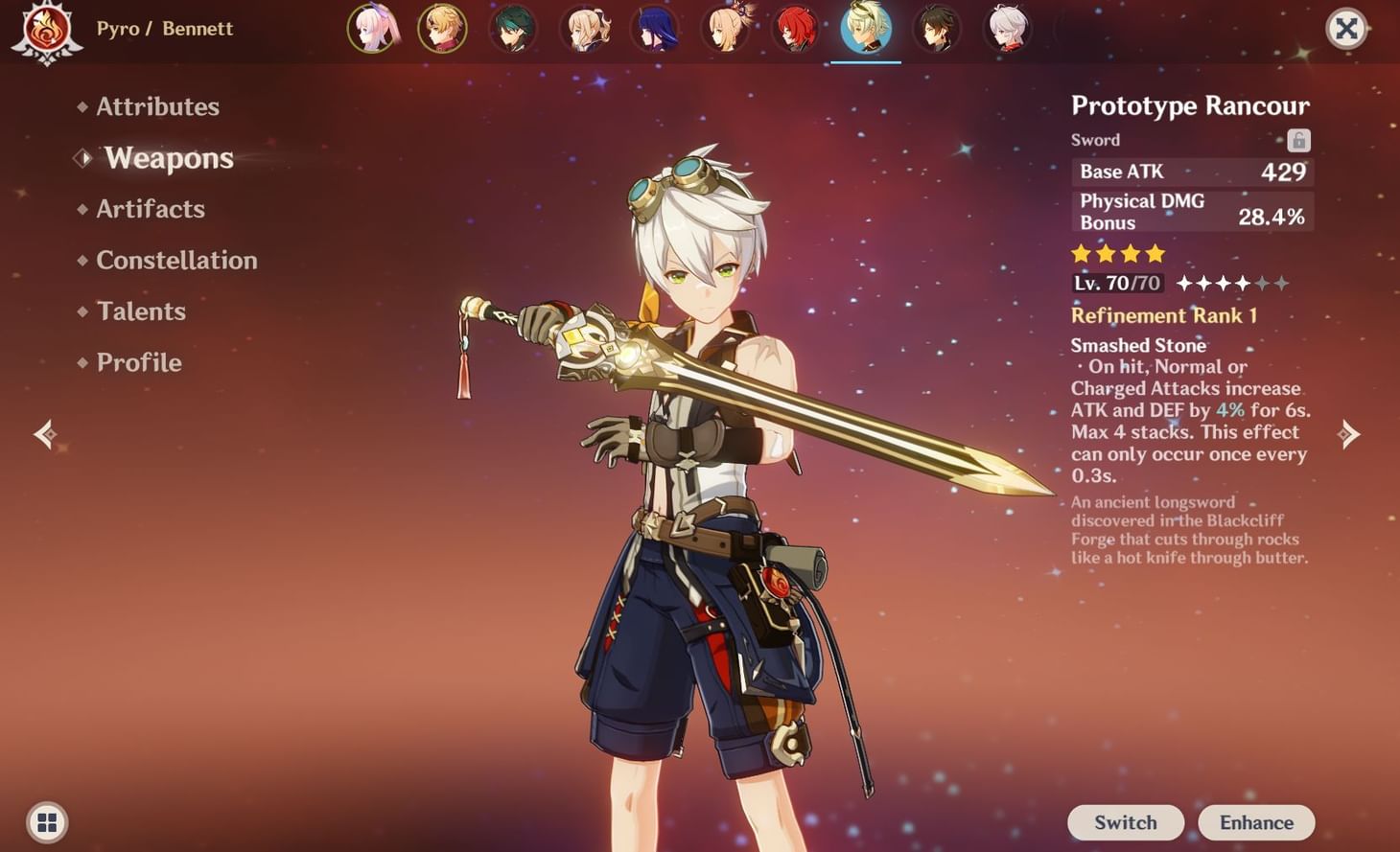Select Kazuha's white-haired portrait

pos(1008,28)
